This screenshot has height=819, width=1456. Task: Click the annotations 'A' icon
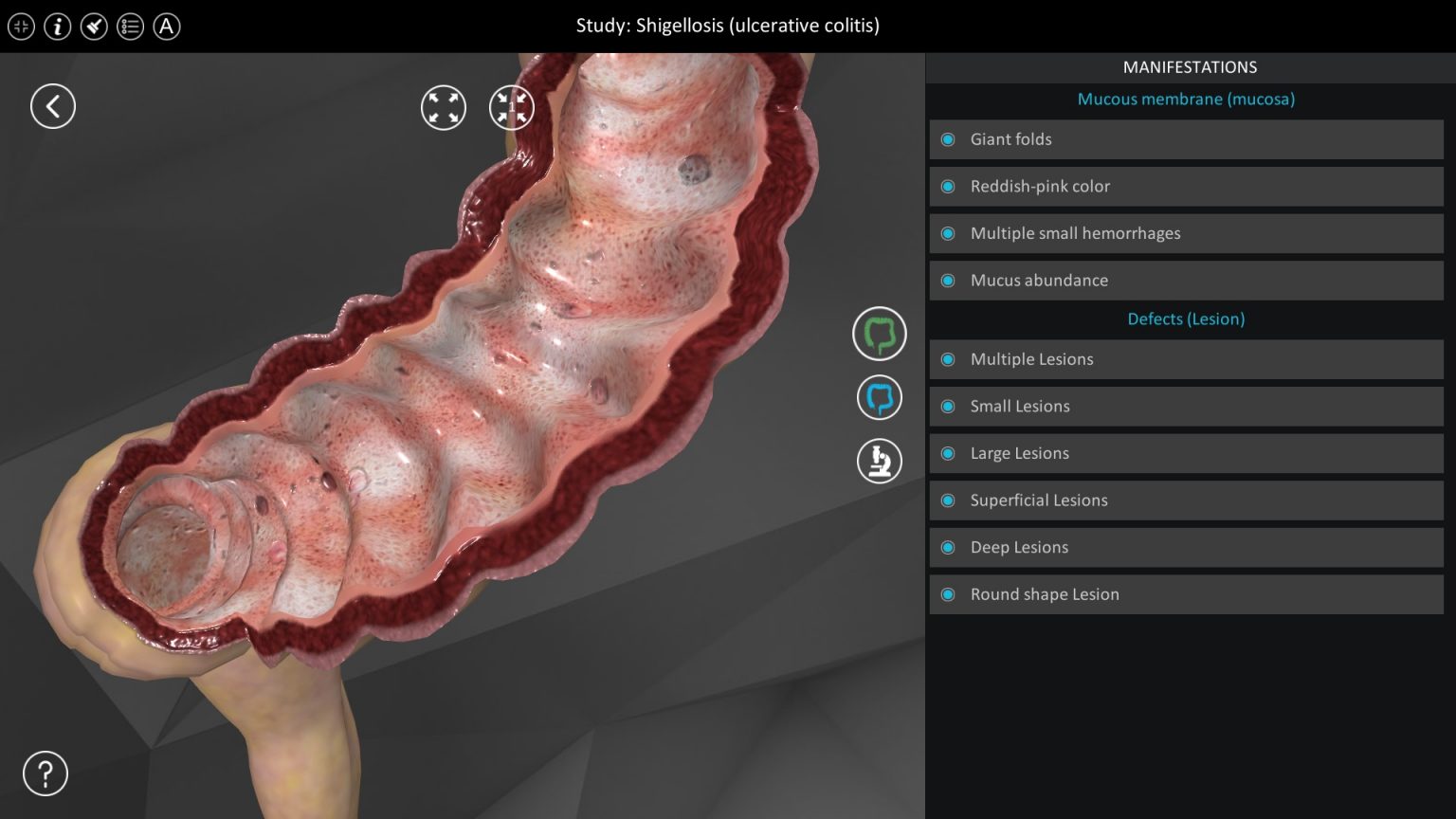(x=167, y=27)
